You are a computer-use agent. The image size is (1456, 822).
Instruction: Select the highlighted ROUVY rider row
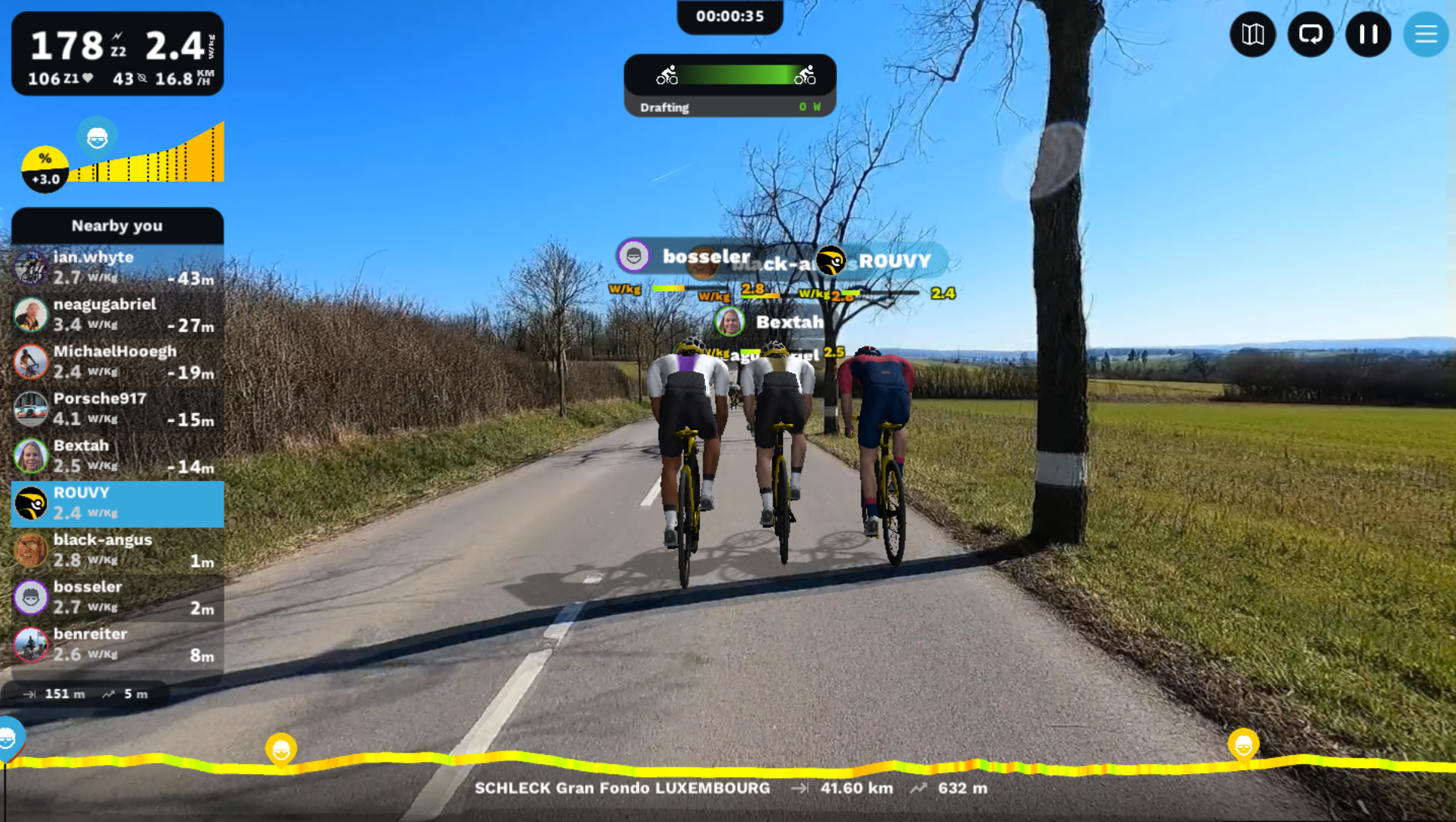[x=118, y=504]
